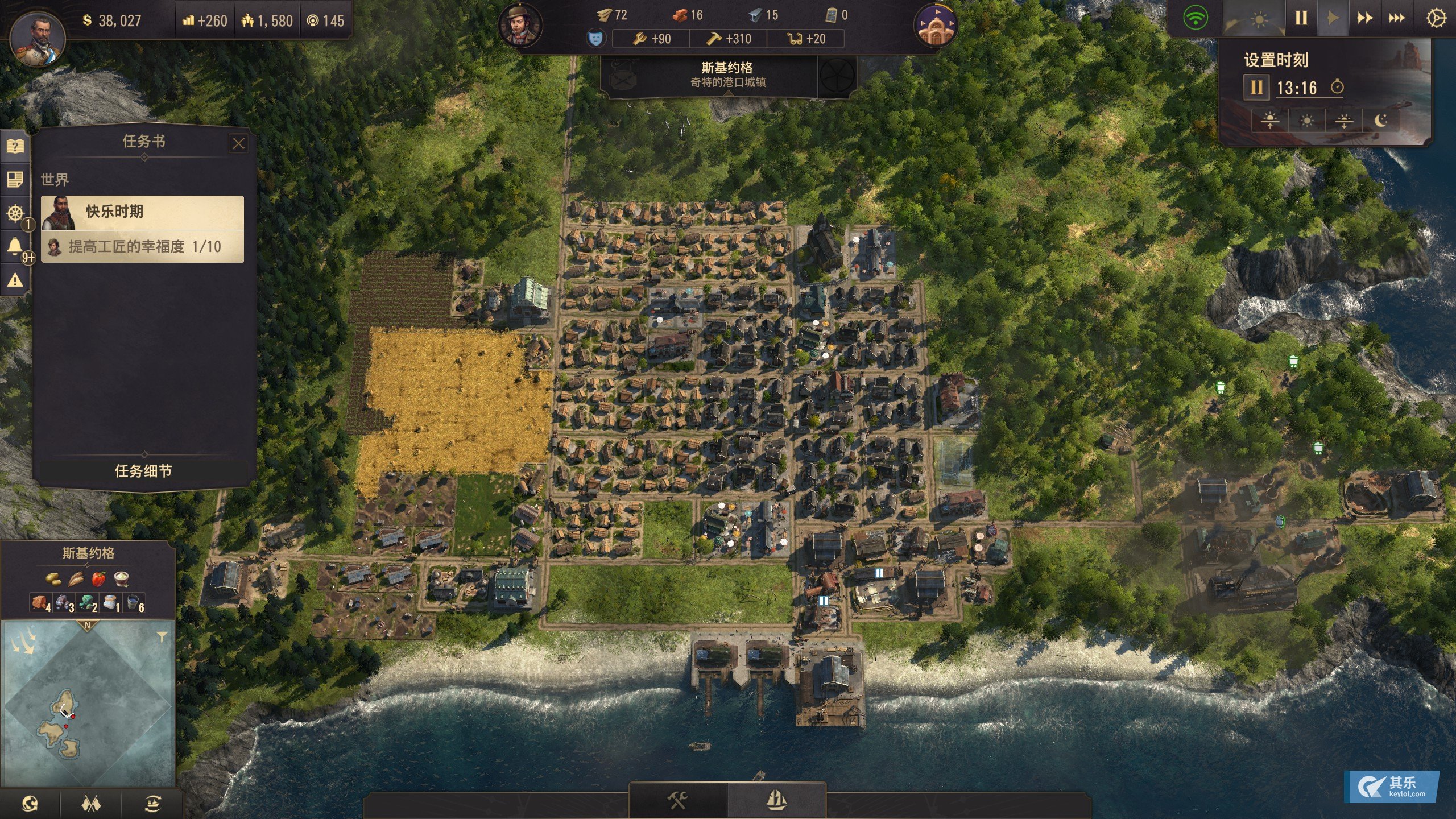This screenshot has height=819, width=1456.
Task: Show the bell notifications tab
Action: [x=15, y=246]
